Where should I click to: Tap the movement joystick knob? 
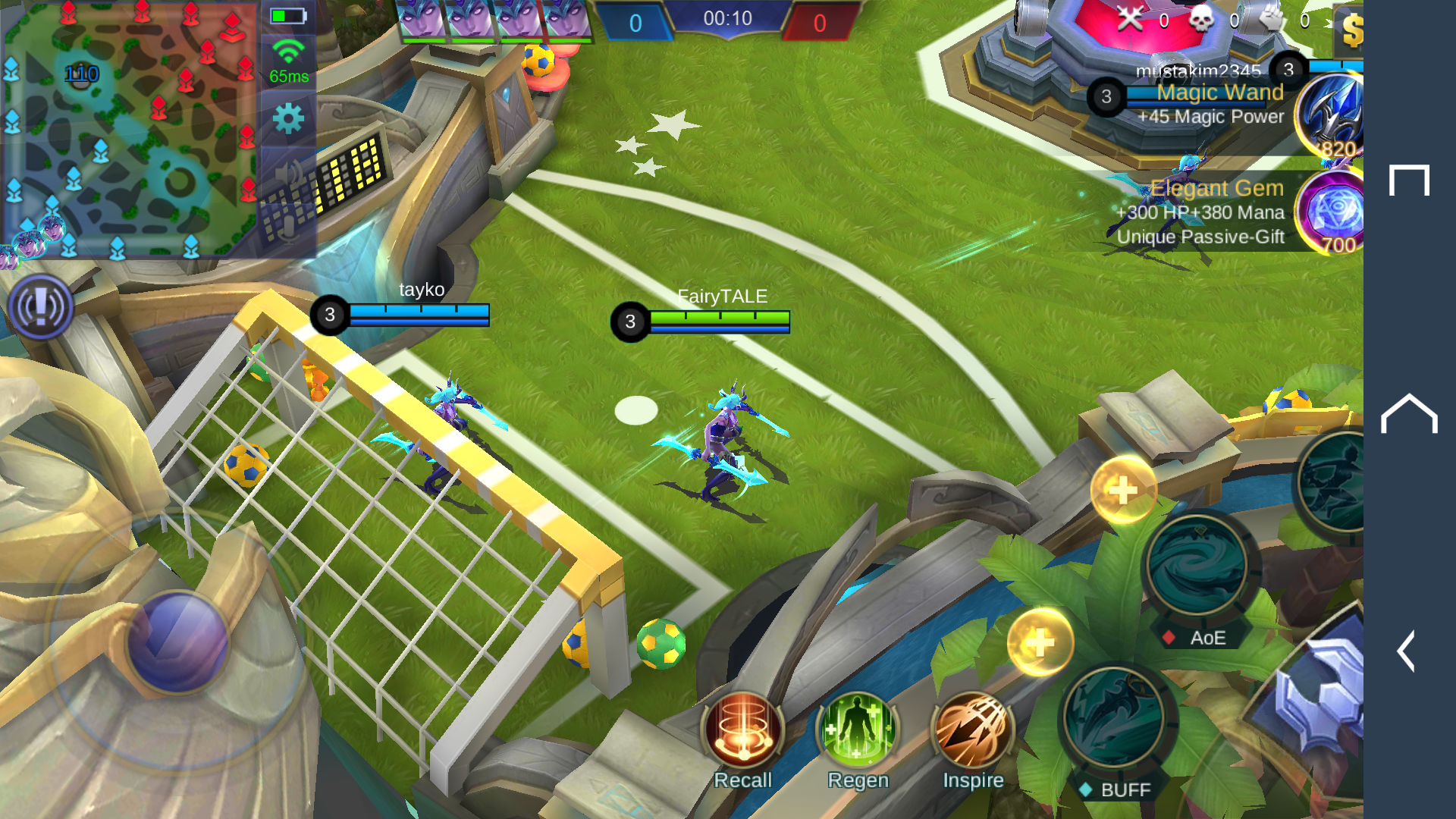point(178,642)
